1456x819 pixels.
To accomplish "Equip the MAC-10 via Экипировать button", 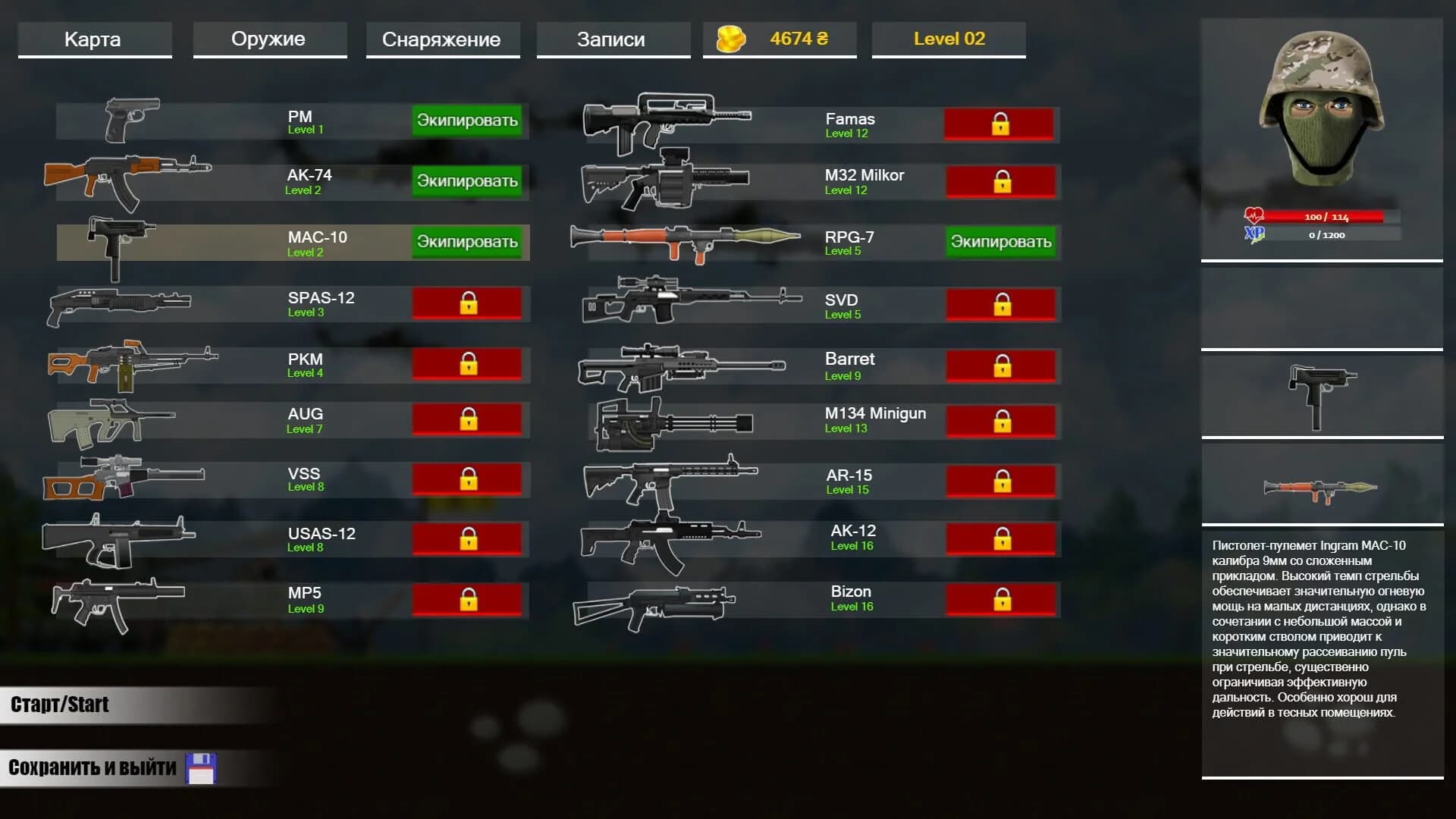I will pos(468,242).
